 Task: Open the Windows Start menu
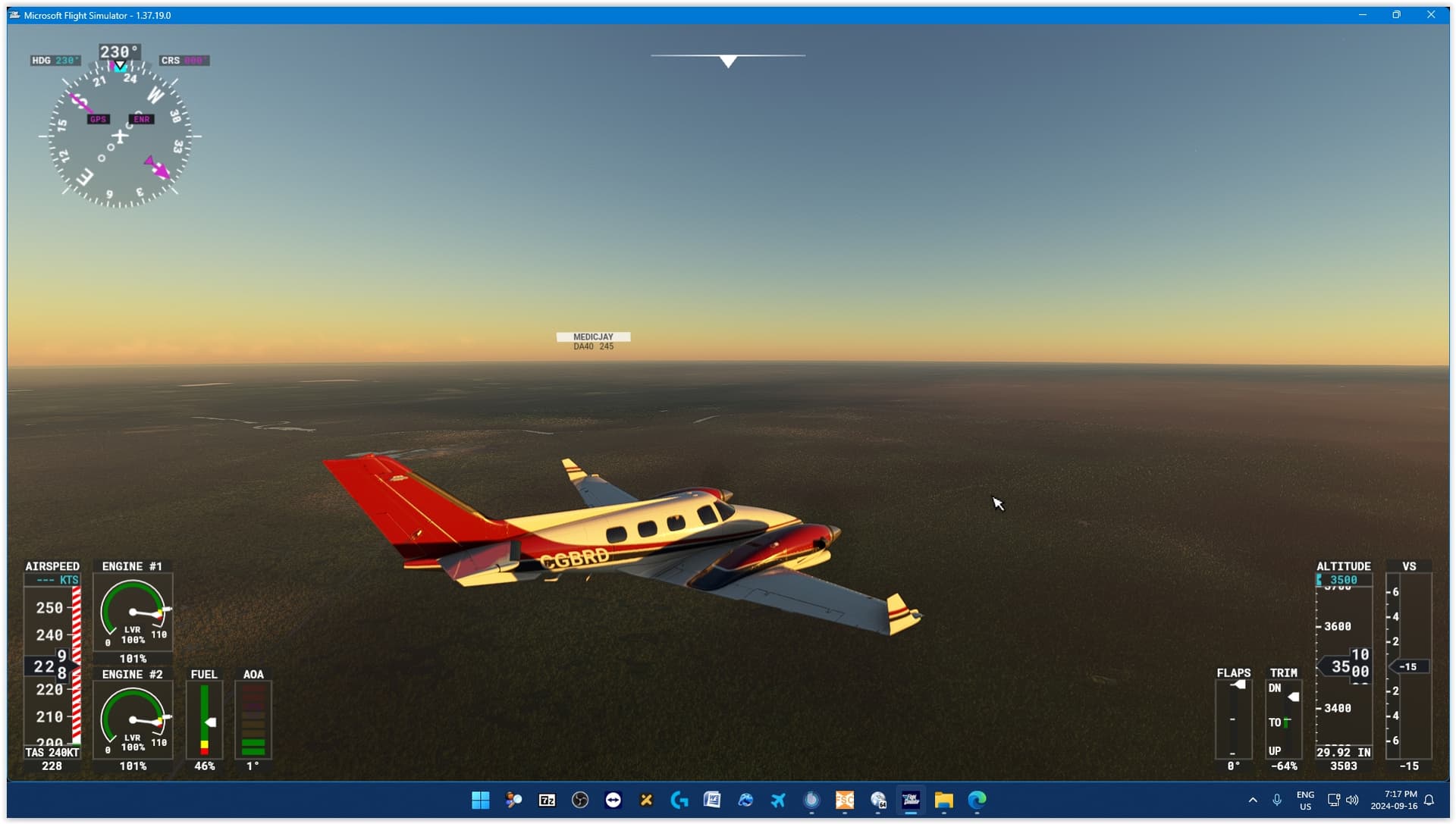[x=480, y=801]
